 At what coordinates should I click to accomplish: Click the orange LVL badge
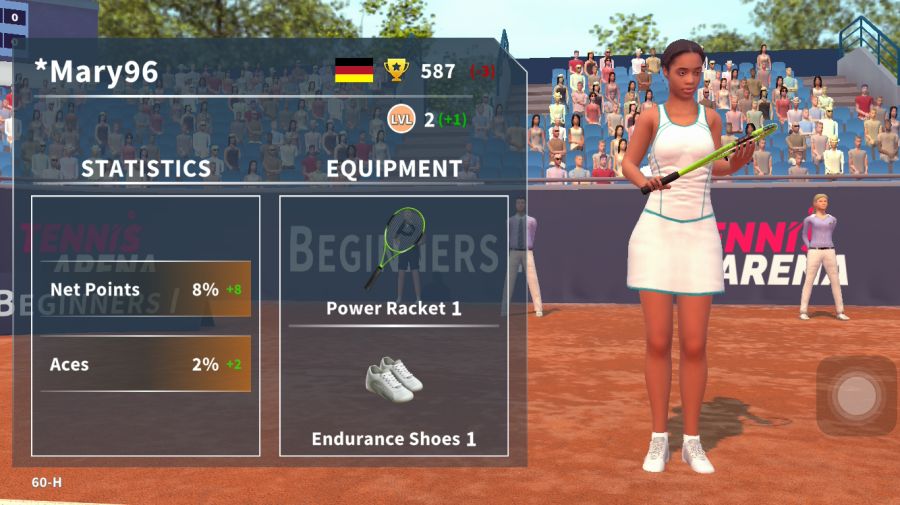pyautogui.click(x=401, y=120)
